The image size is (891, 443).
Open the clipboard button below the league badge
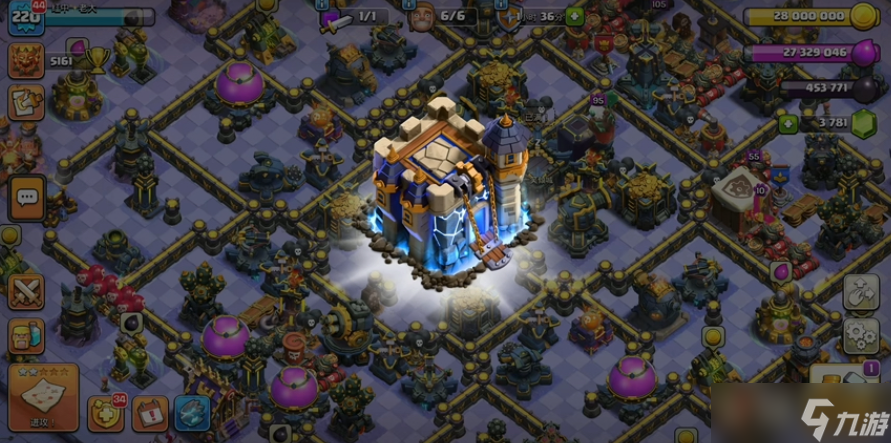tap(25, 104)
